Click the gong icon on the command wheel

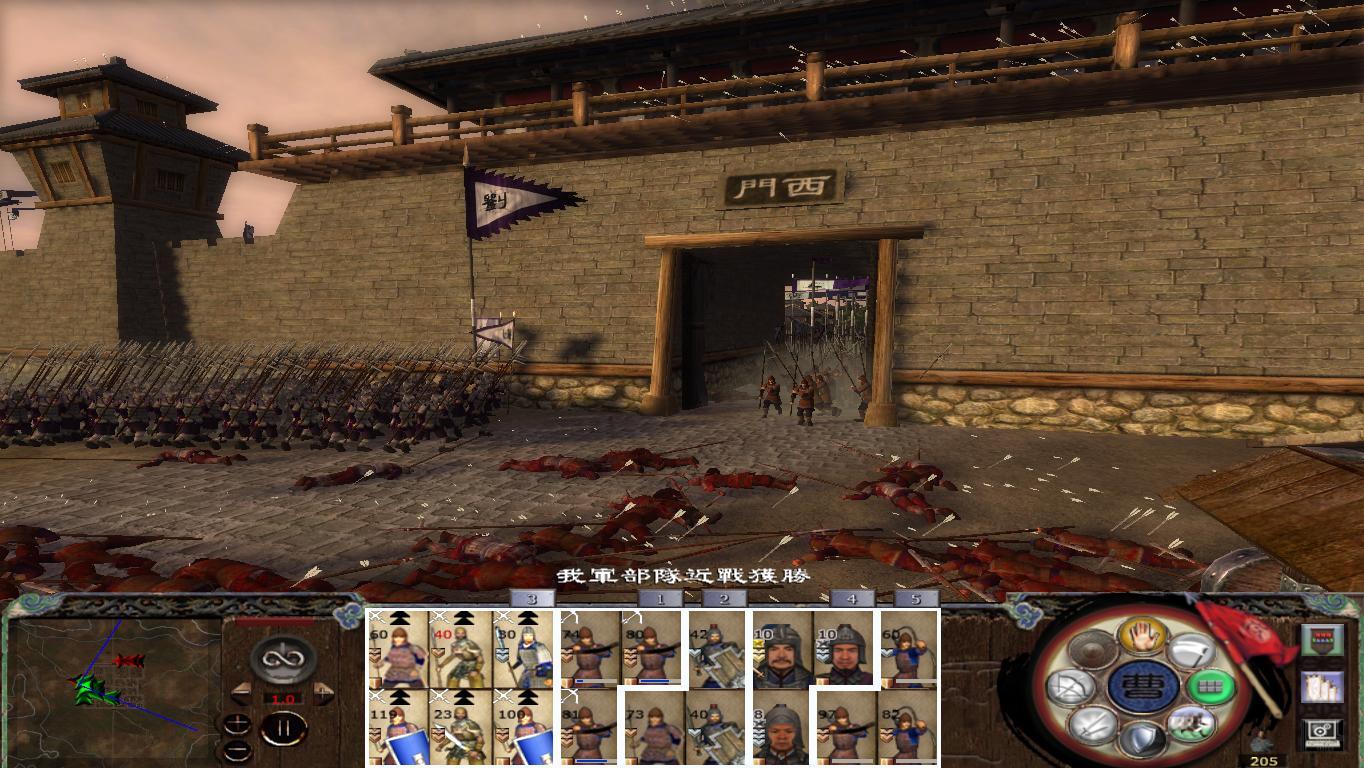point(1092,651)
